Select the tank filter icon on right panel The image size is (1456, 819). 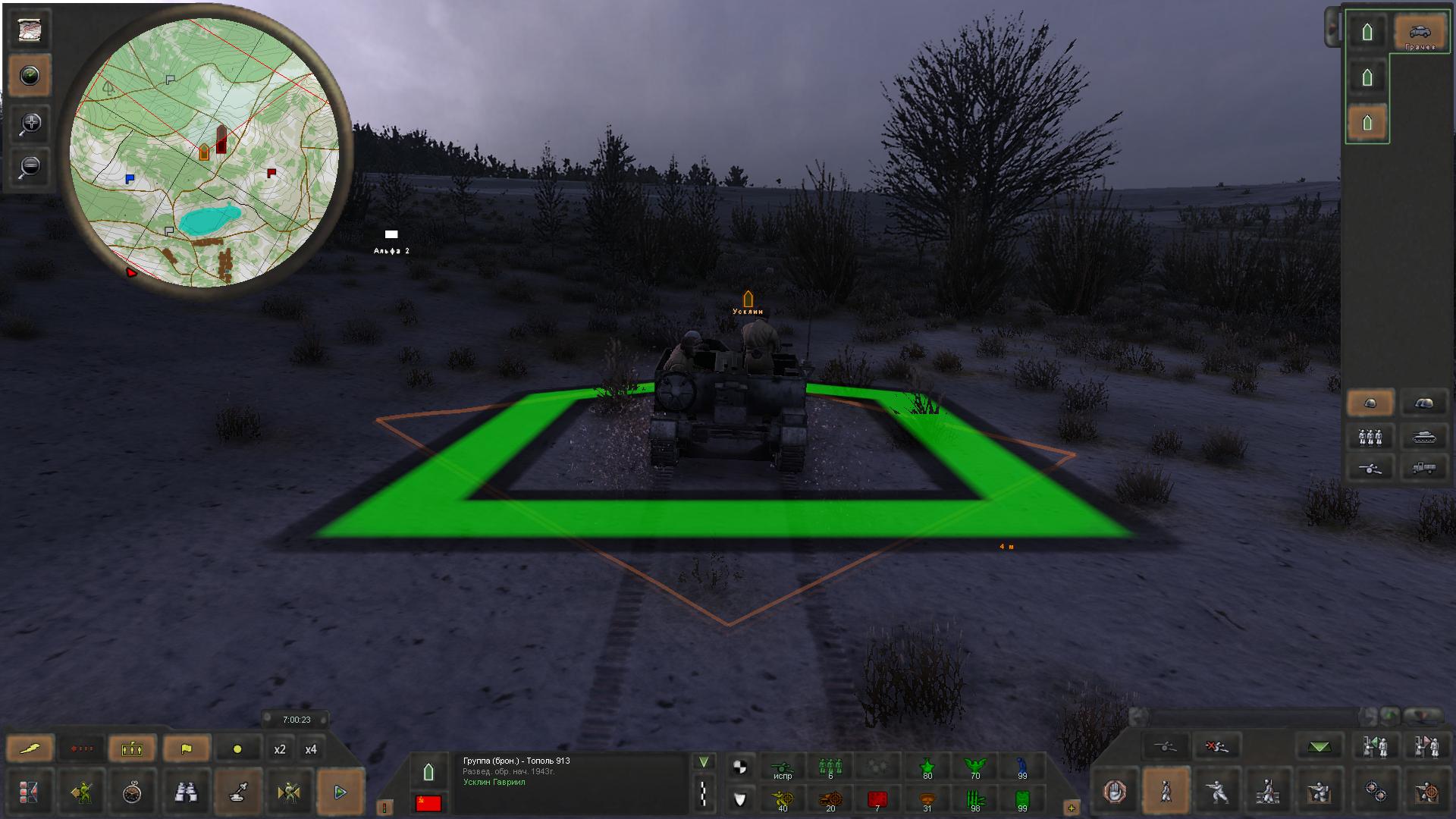coord(1425,436)
